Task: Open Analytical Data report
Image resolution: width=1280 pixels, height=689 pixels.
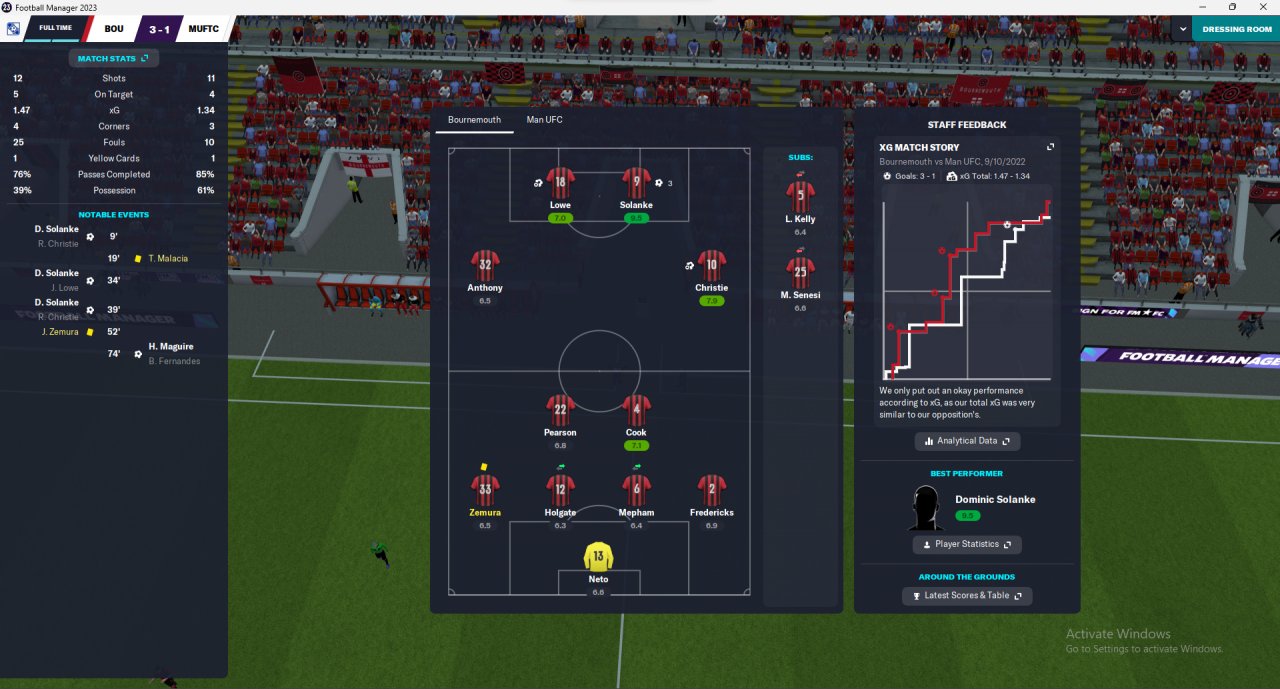Action: click(967, 441)
